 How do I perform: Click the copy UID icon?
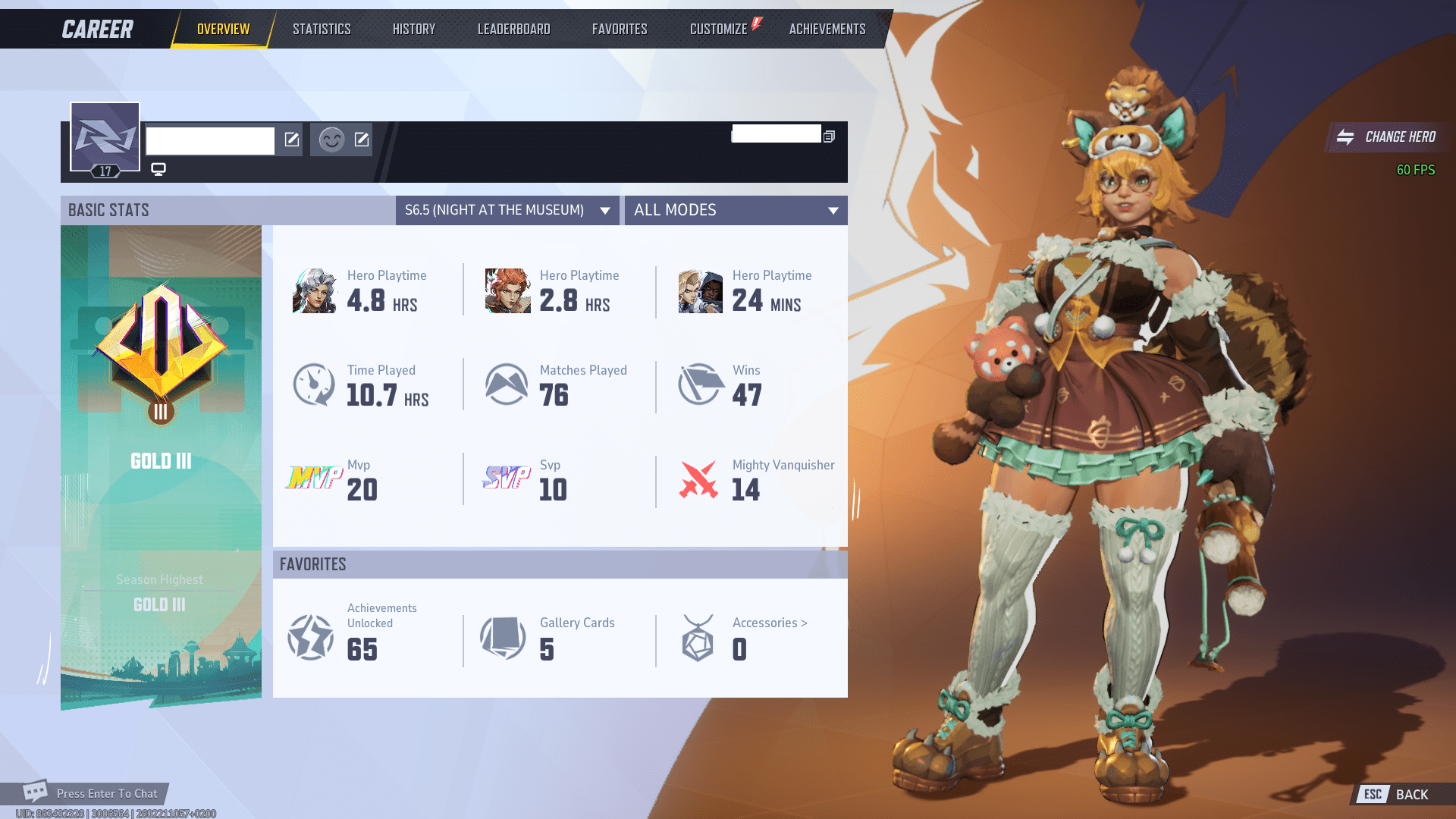[828, 136]
